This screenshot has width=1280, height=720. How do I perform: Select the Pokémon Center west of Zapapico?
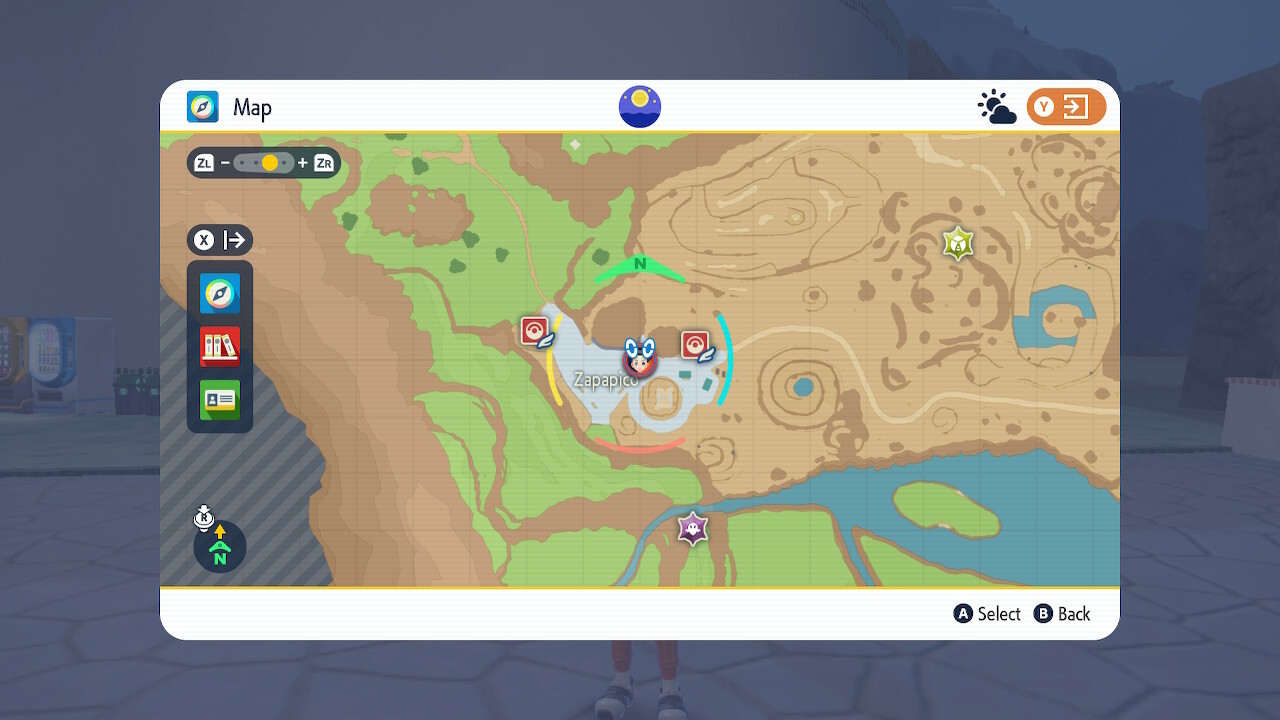coord(536,331)
